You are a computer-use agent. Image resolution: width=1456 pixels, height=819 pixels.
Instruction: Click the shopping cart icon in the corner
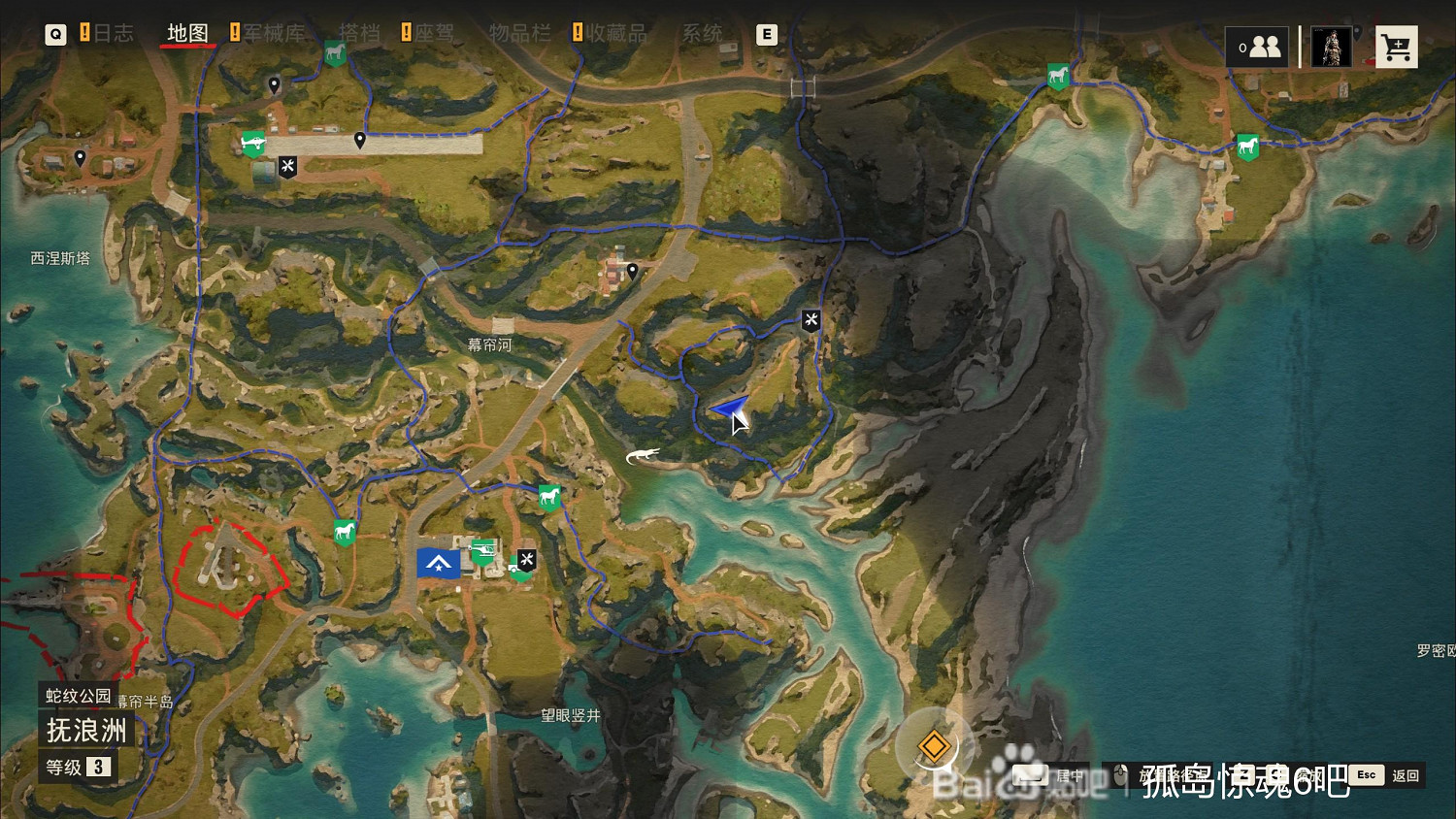(x=1397, y=46)
